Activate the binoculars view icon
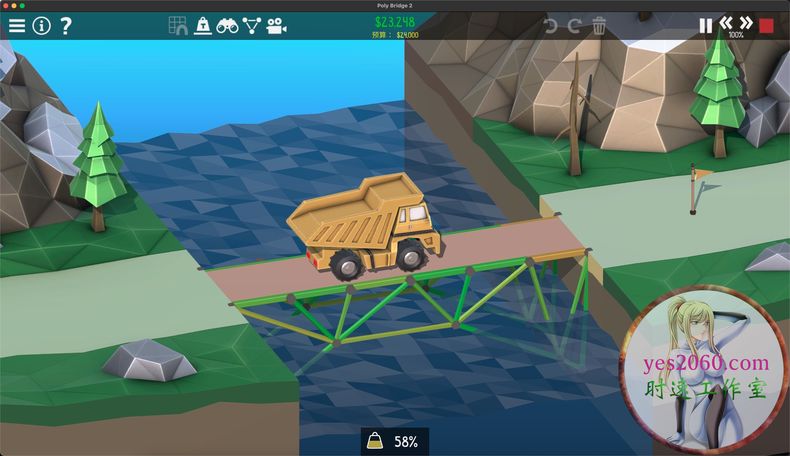 [x=227, y=26]
